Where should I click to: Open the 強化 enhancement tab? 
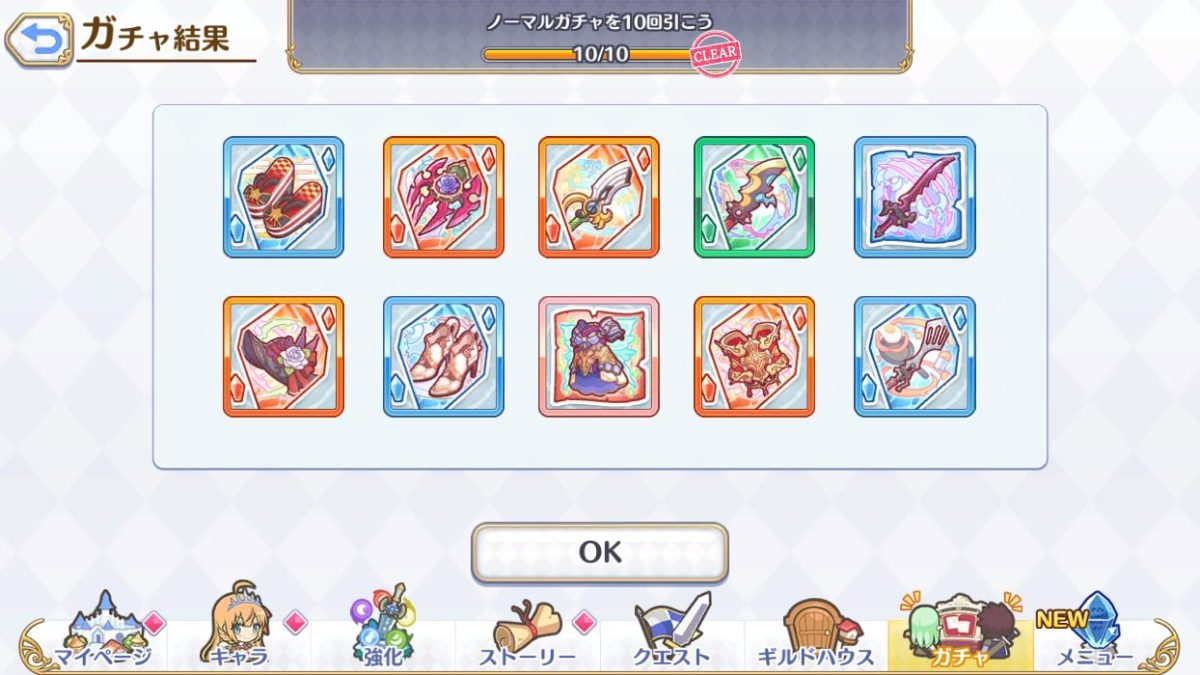click(x=383, y=630)
